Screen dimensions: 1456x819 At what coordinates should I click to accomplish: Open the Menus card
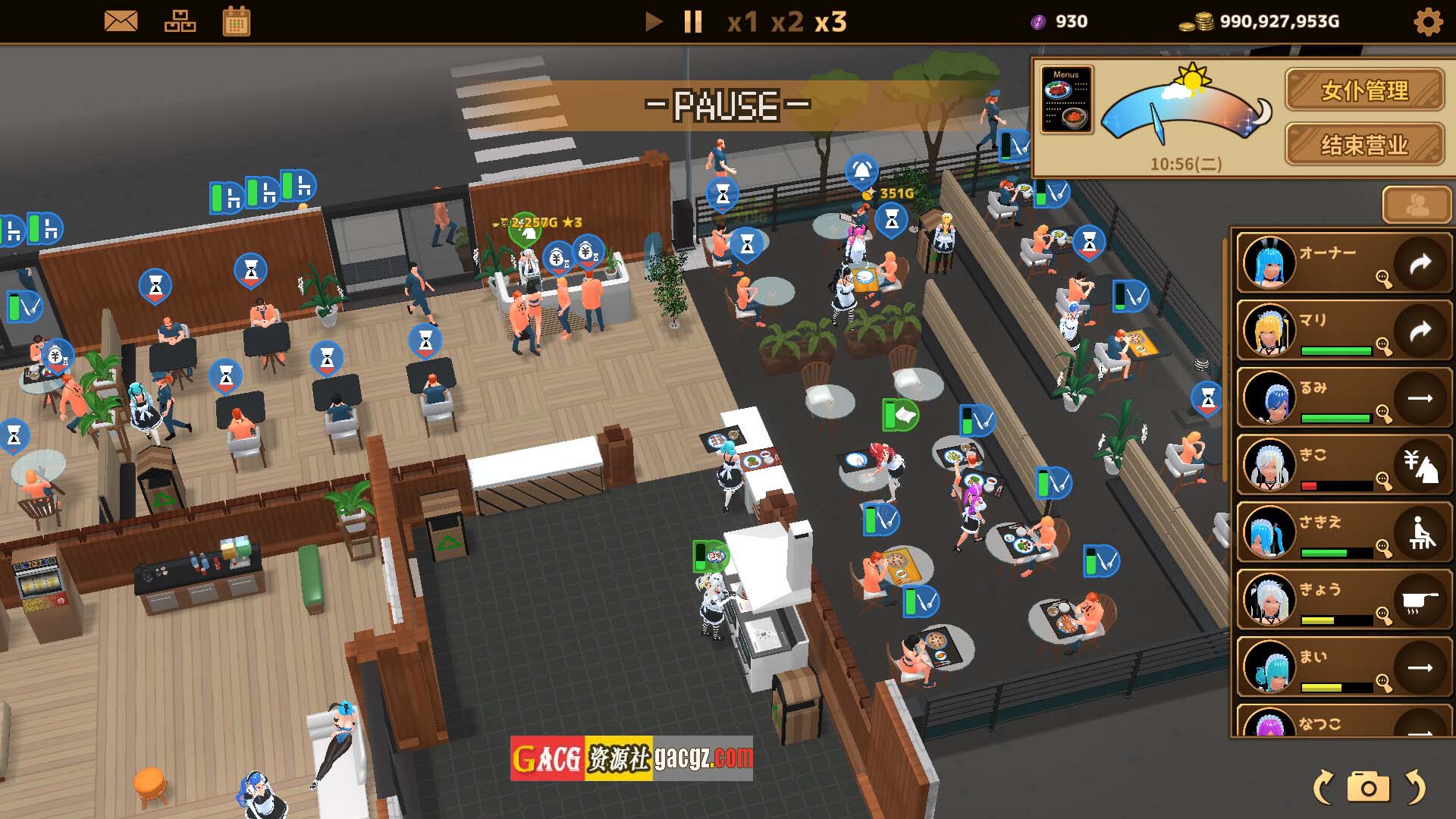[1066, 99]
